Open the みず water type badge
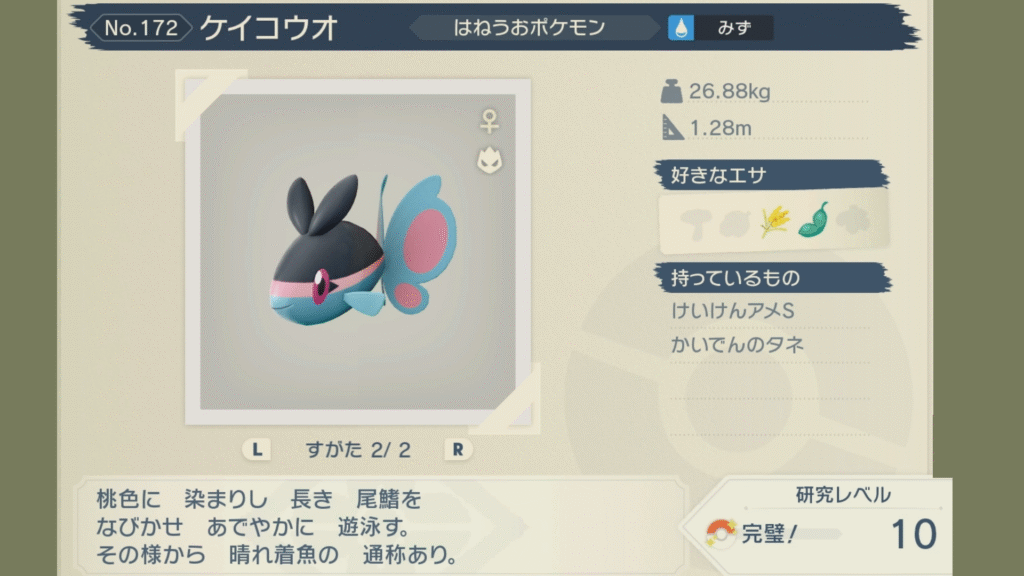 tap(721, 28)
